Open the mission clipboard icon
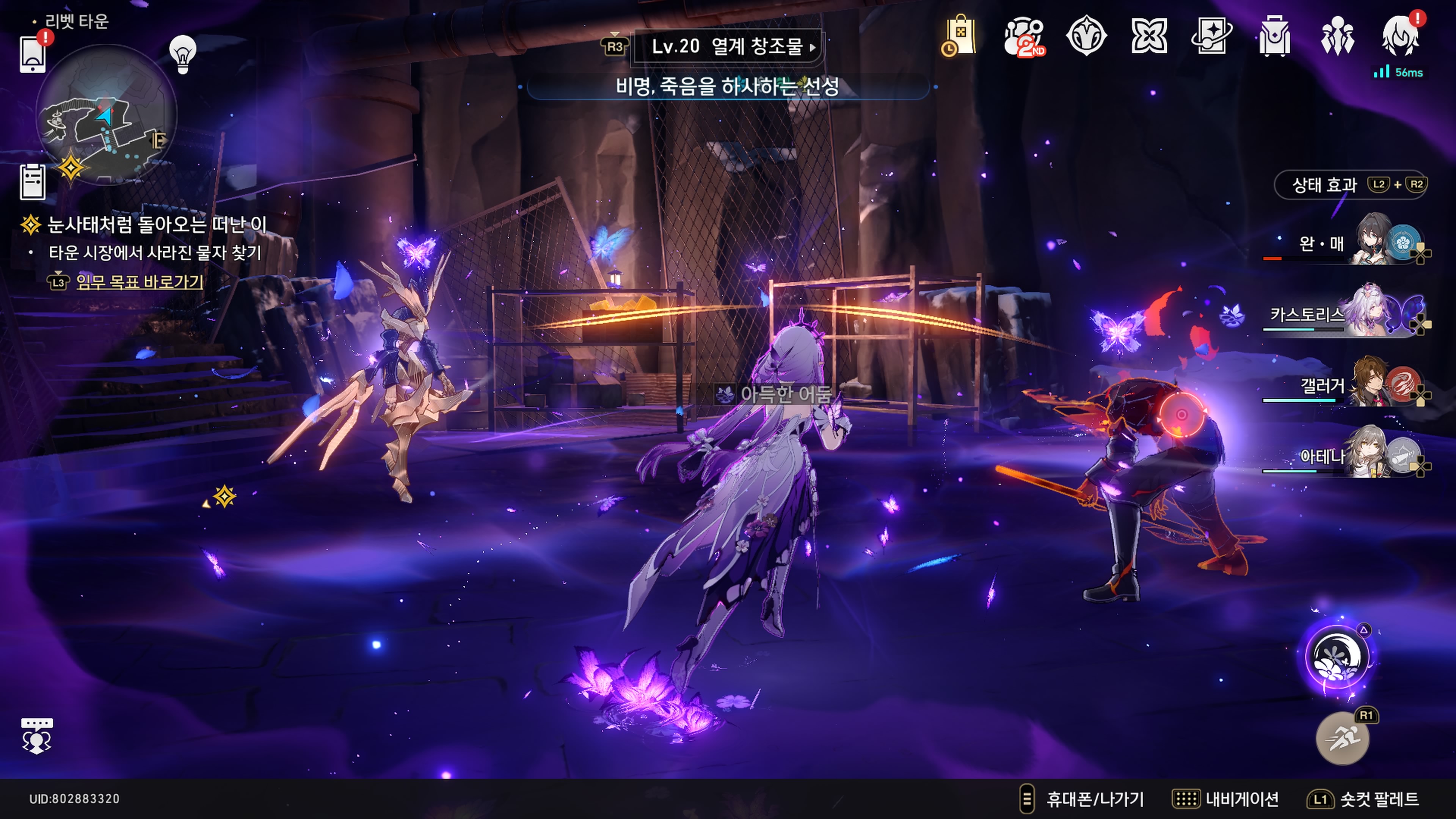 (33, 182)
